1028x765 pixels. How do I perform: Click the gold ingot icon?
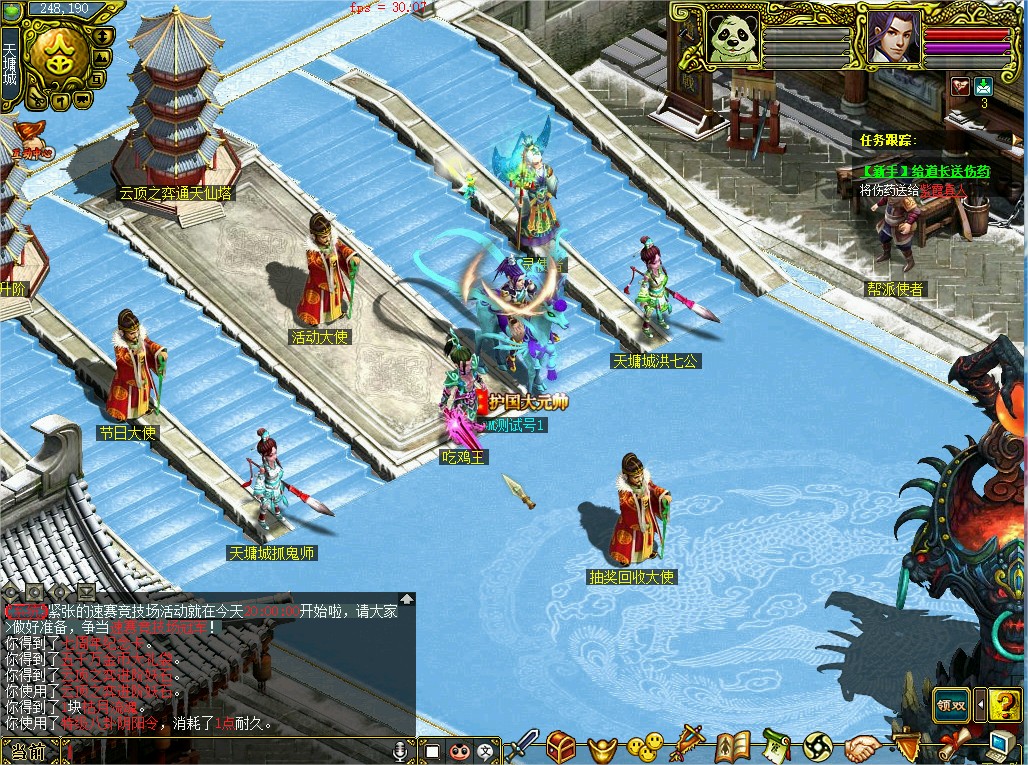point(602,747)
